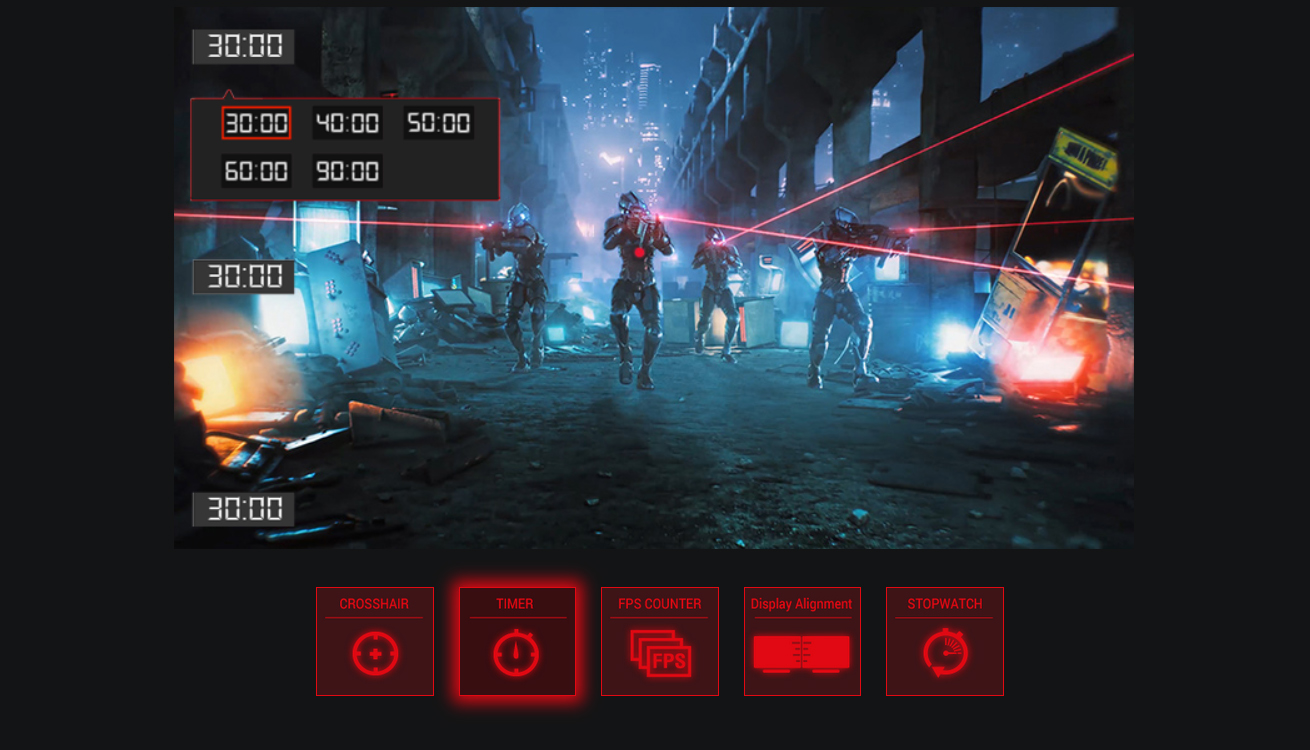Screen dimensions: 1310x750
Task: Pick the 50:00 countdown preset
Action: (437, 123)
